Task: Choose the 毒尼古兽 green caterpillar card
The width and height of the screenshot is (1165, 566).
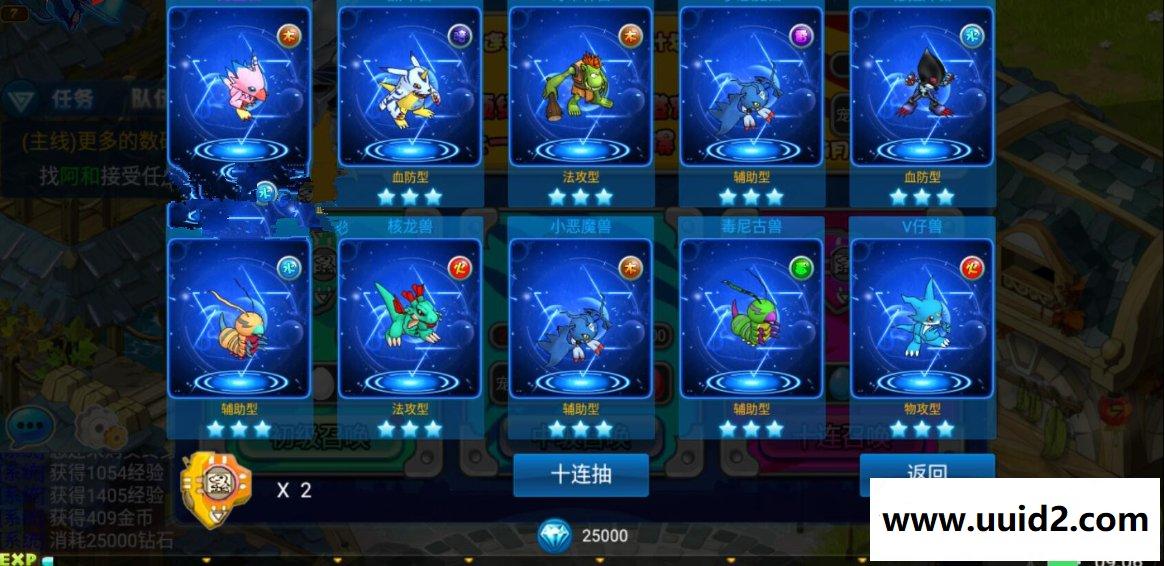Action: [x=752, y=318]
